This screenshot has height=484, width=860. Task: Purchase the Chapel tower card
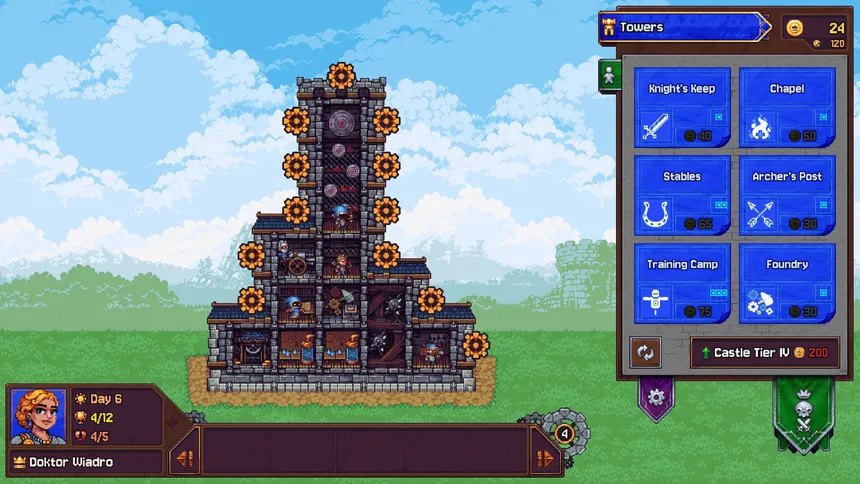point(787,107)
